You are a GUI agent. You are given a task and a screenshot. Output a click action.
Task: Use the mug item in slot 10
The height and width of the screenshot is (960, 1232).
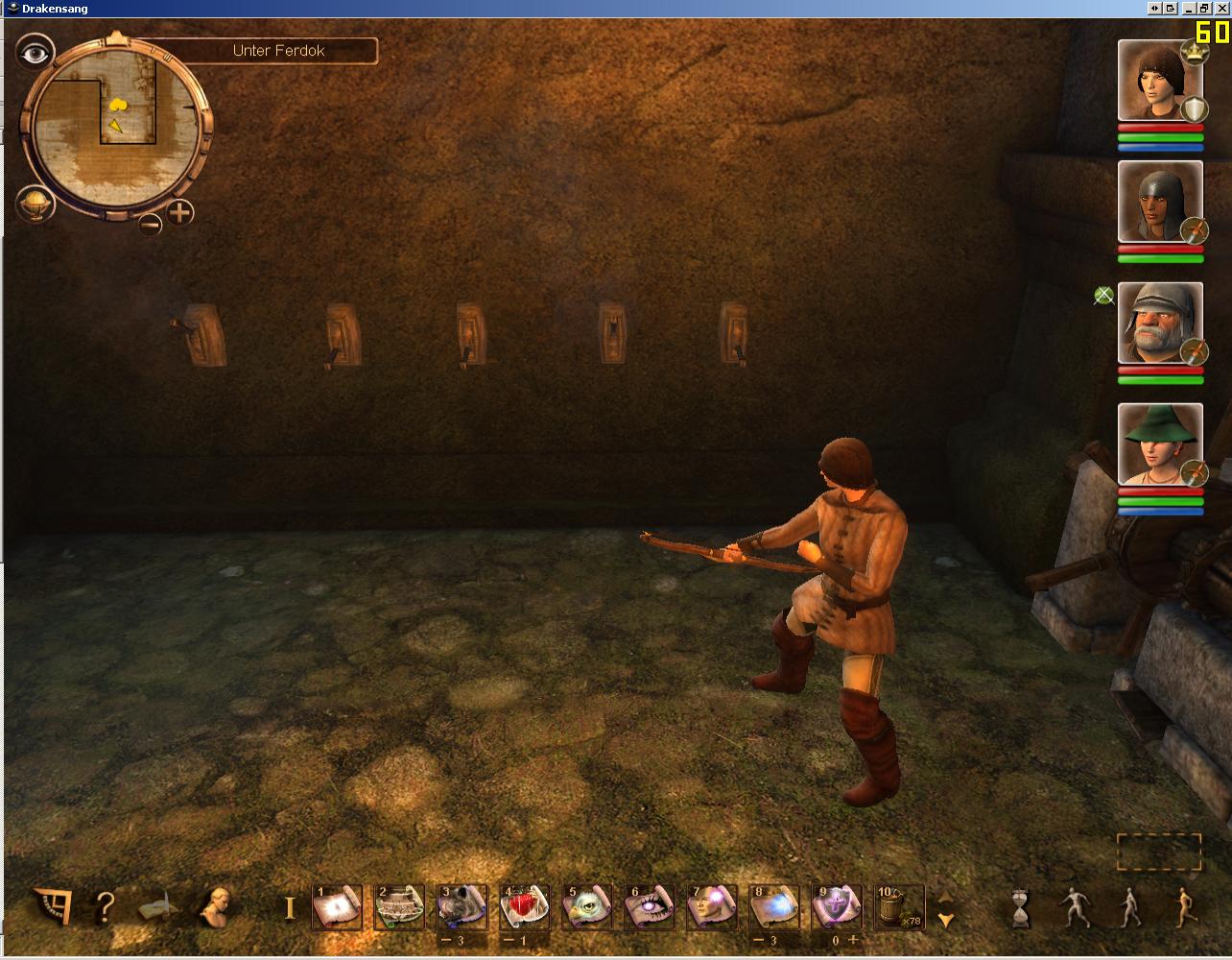click(898, 906)
